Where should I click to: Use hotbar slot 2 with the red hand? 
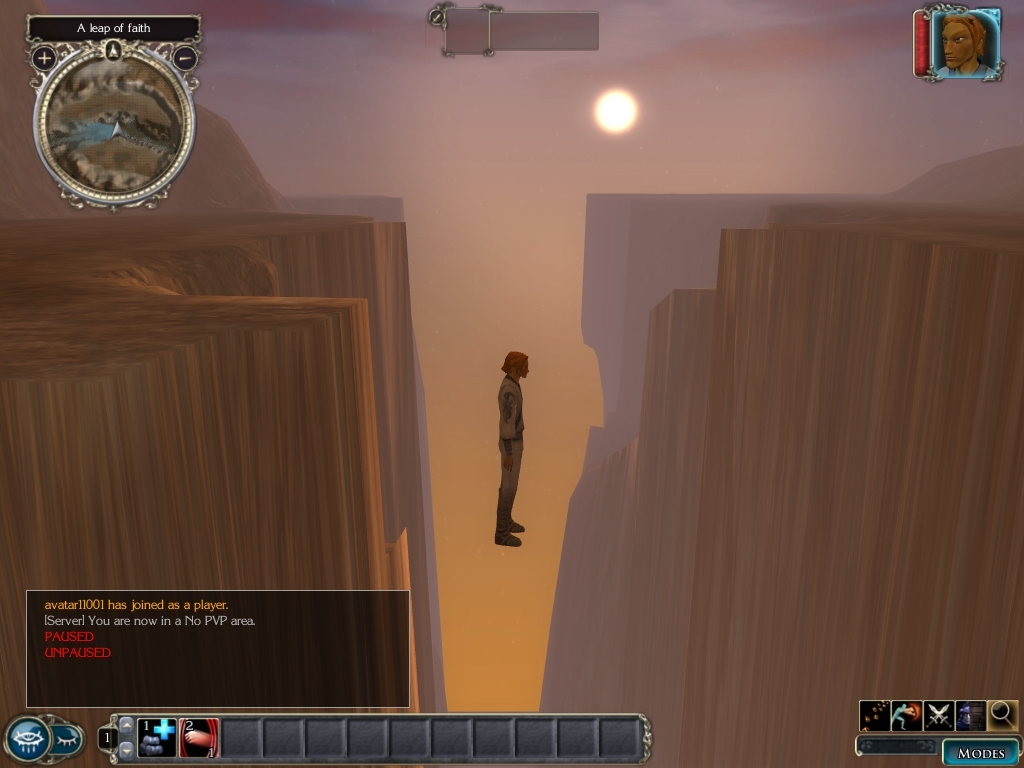click(x=199, y=738)
